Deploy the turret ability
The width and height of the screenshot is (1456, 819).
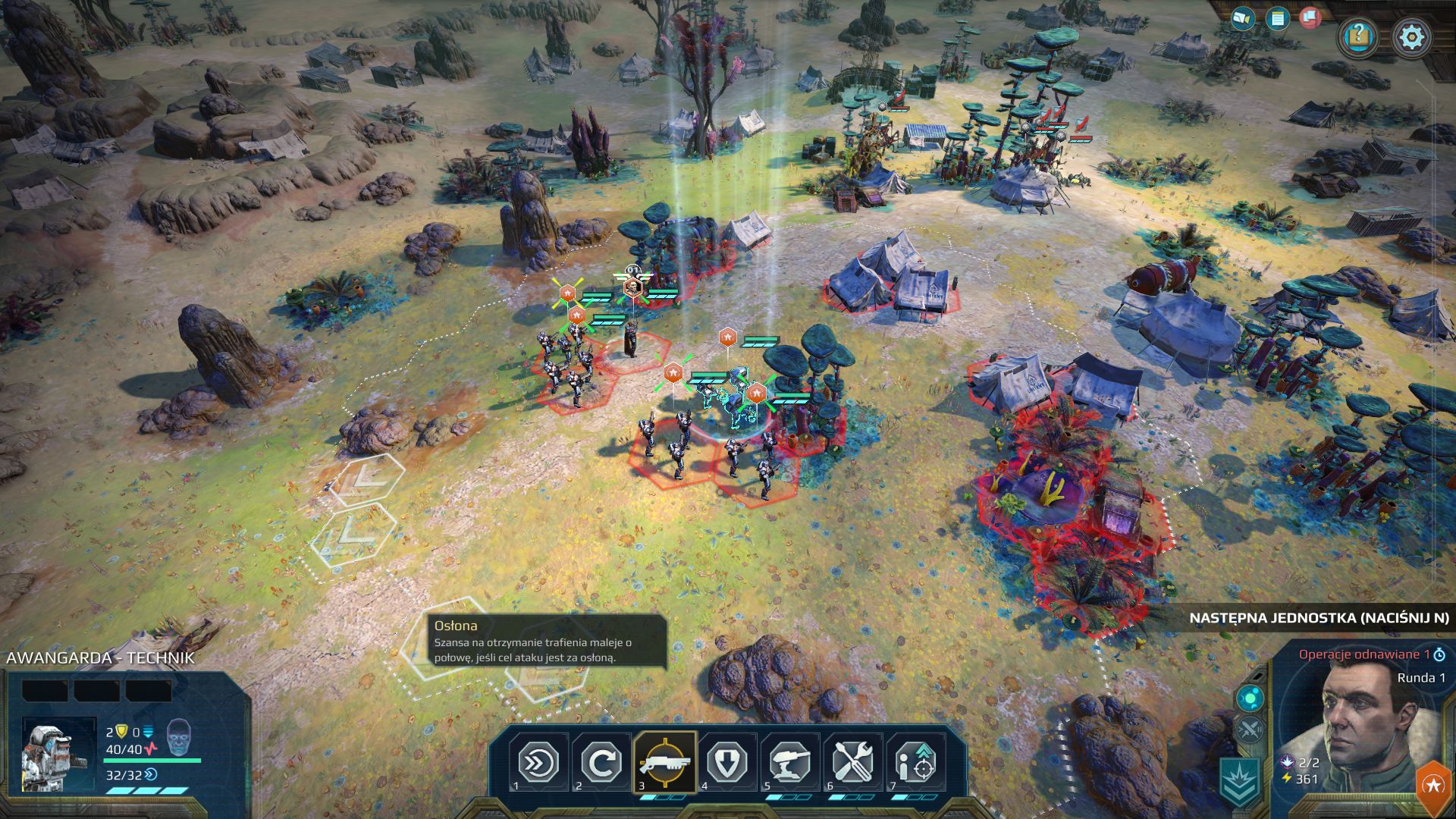(x=790, y=761)
